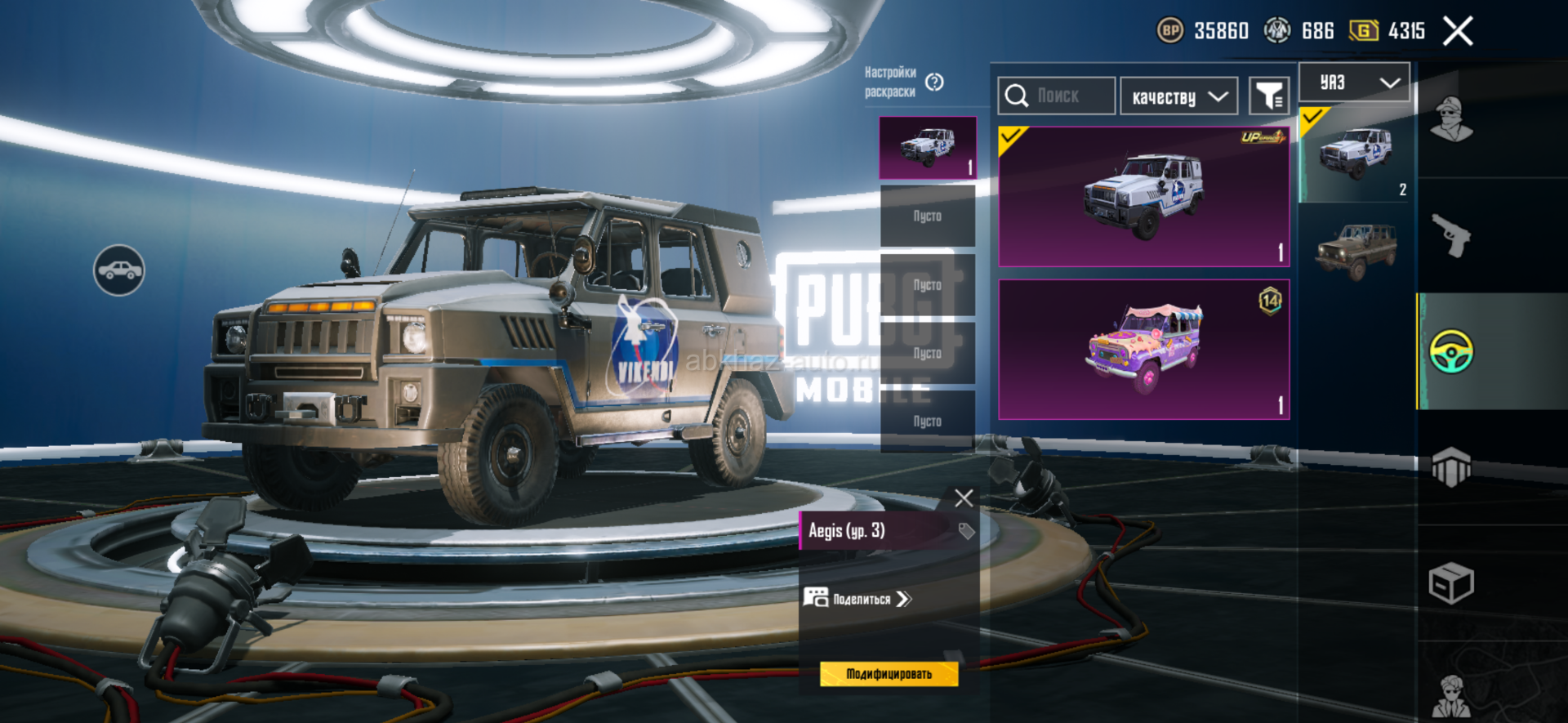Open the filter funnel button
Image resolution: width=1568 pixels, height=723 pixels.
tap(1269, 96)
